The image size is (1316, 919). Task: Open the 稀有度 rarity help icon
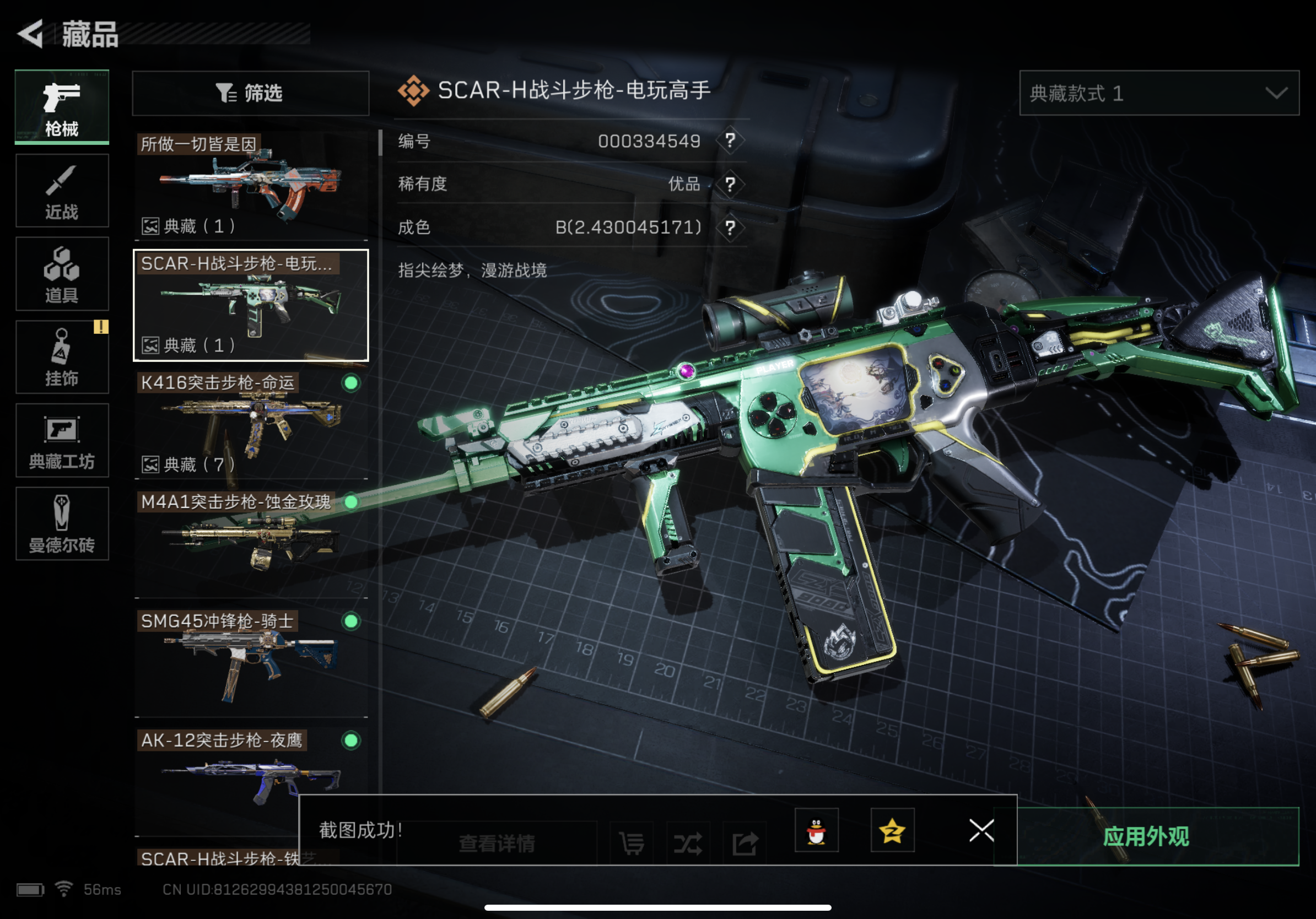(x=730, y=185)
